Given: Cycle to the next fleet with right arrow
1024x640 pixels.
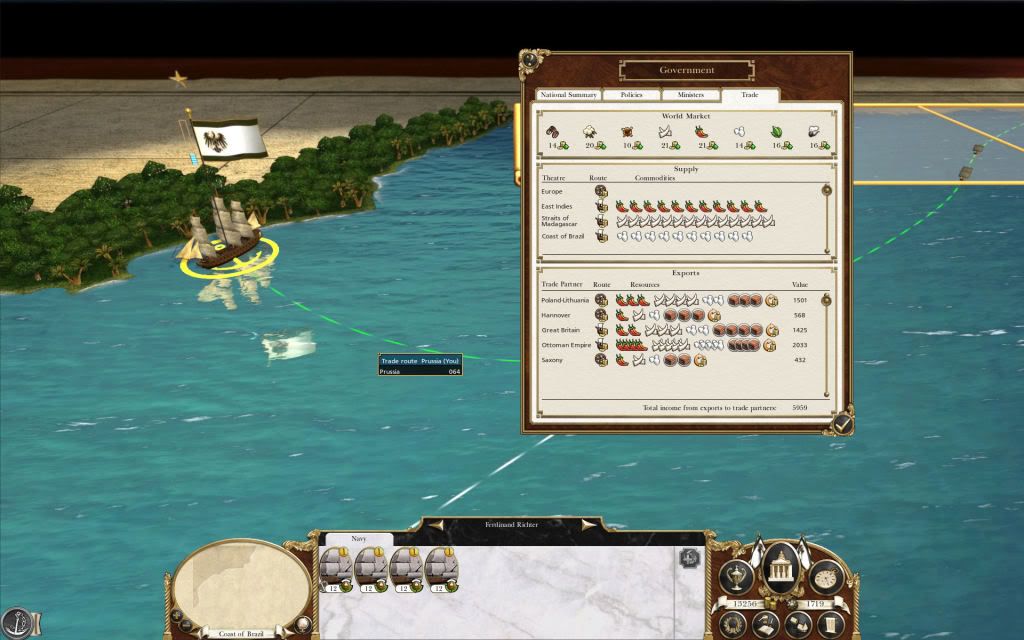Looking at the screenshot, I should pos(590,523).
